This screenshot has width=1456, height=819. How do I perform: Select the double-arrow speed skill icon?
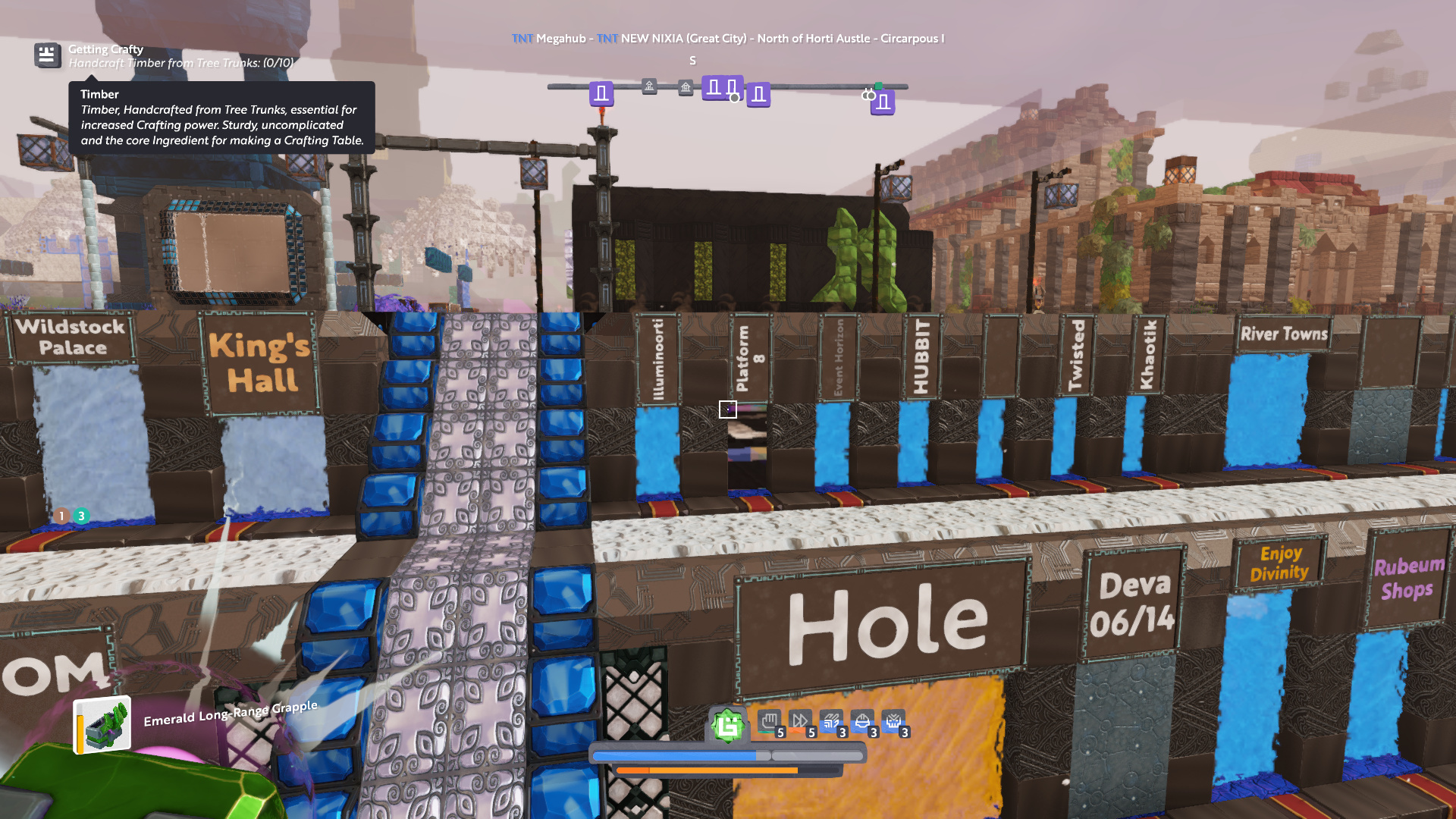coord(800,721)
